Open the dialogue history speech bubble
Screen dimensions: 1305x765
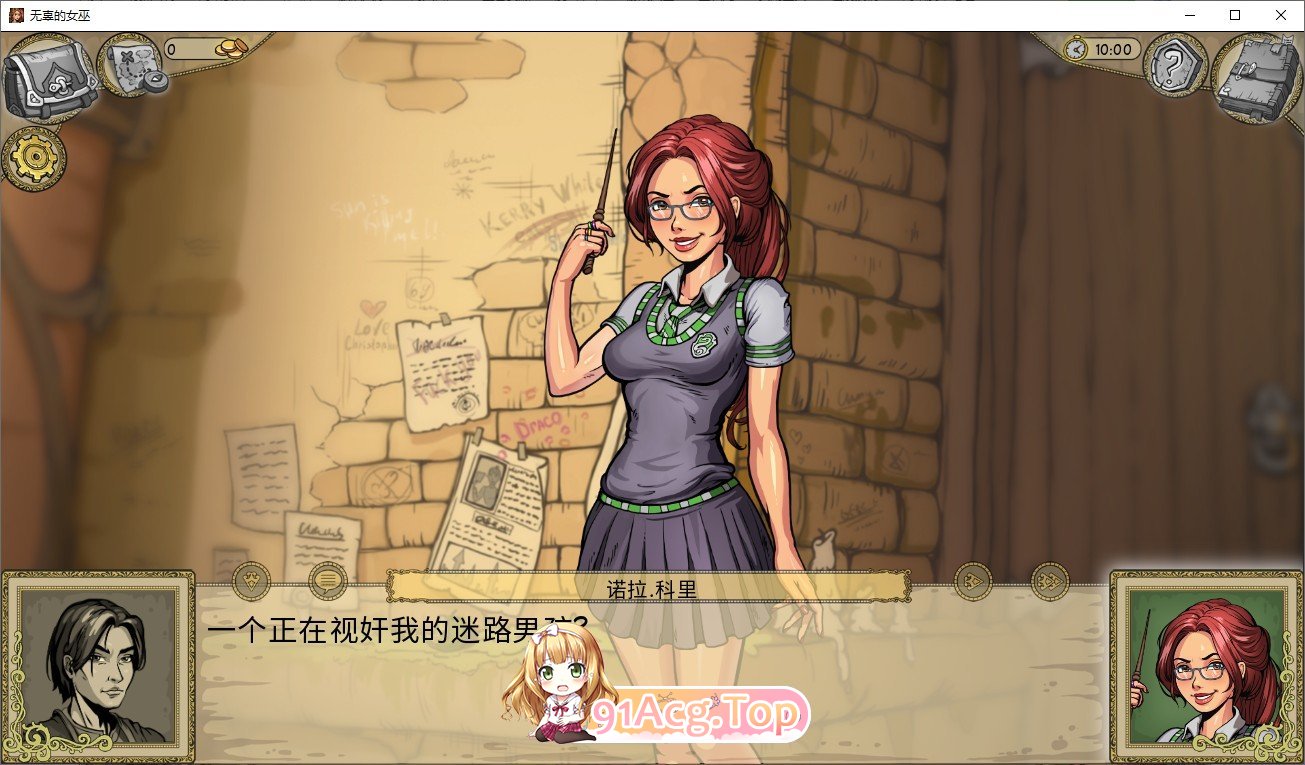point(325,581)
